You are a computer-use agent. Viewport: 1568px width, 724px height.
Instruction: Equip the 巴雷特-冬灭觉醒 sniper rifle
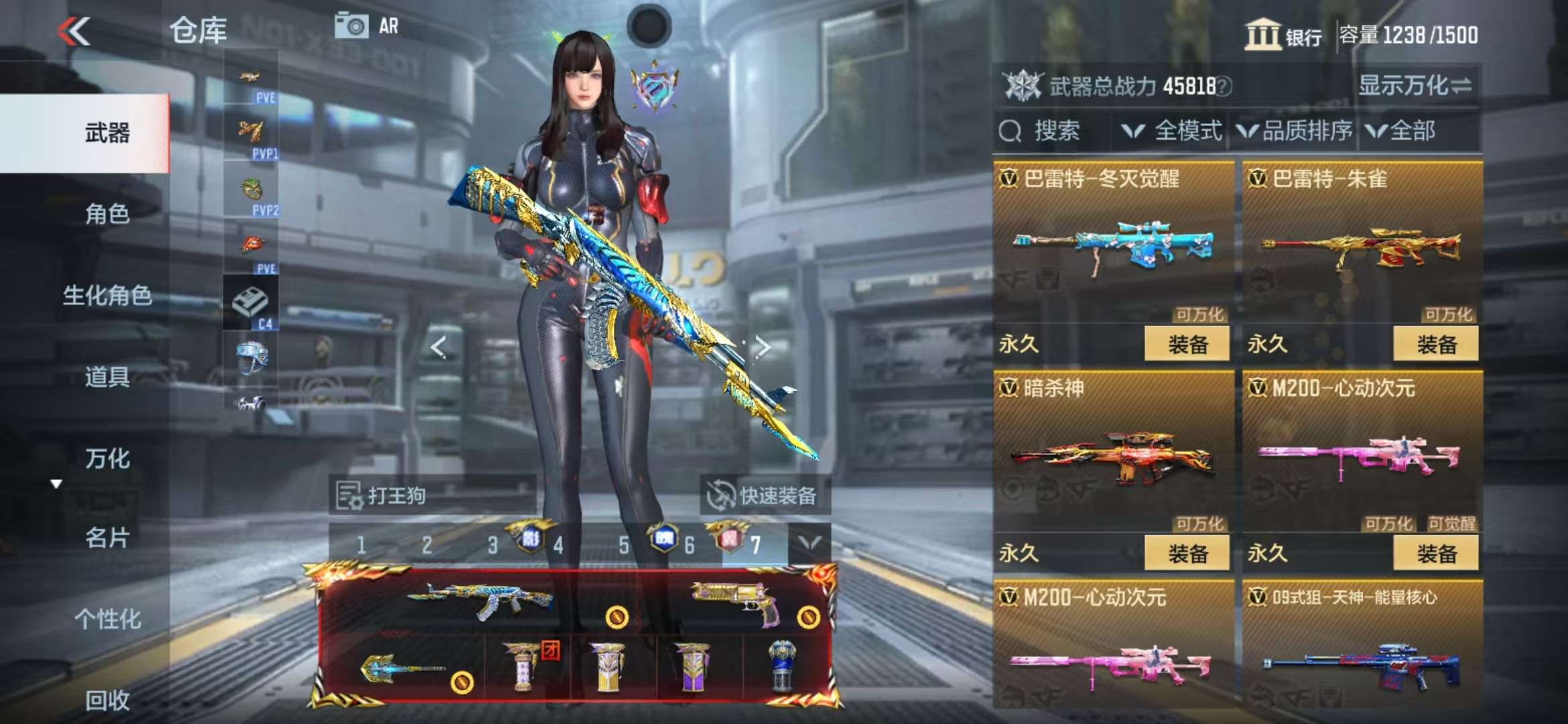pyautogui.click(x=1187, y=345)
